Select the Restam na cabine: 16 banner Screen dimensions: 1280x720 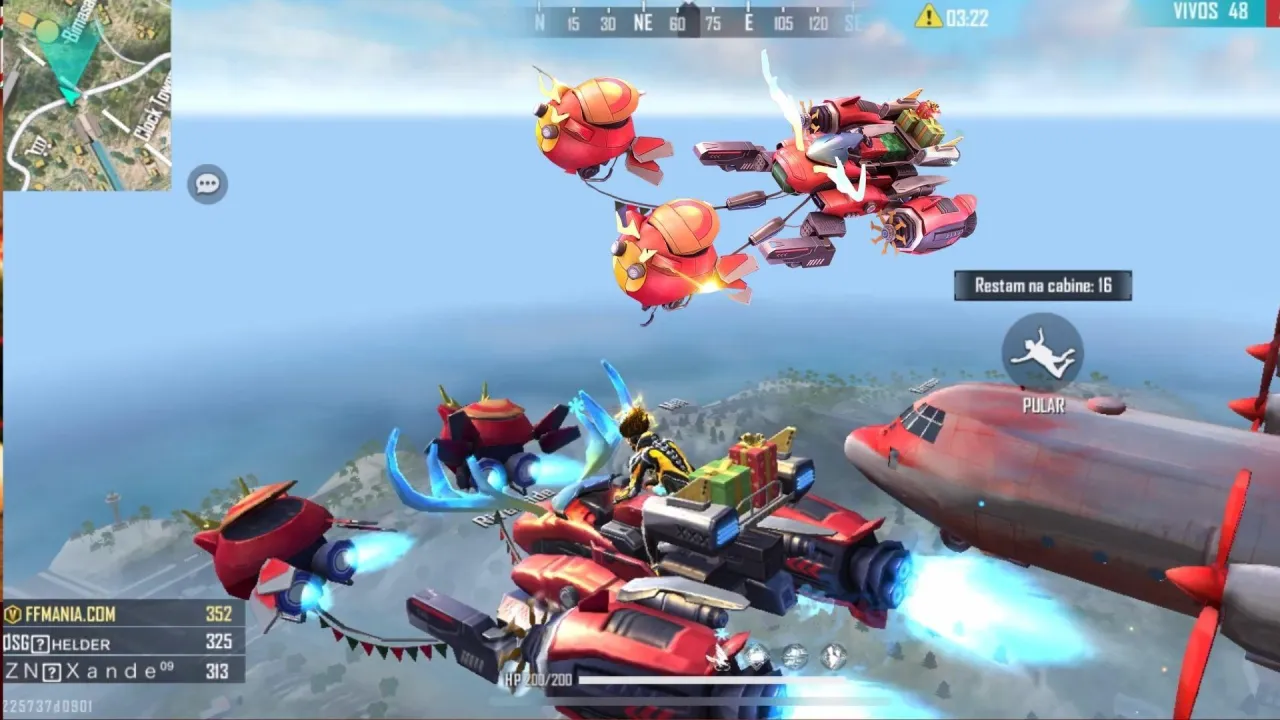[x=1044, y=285]
